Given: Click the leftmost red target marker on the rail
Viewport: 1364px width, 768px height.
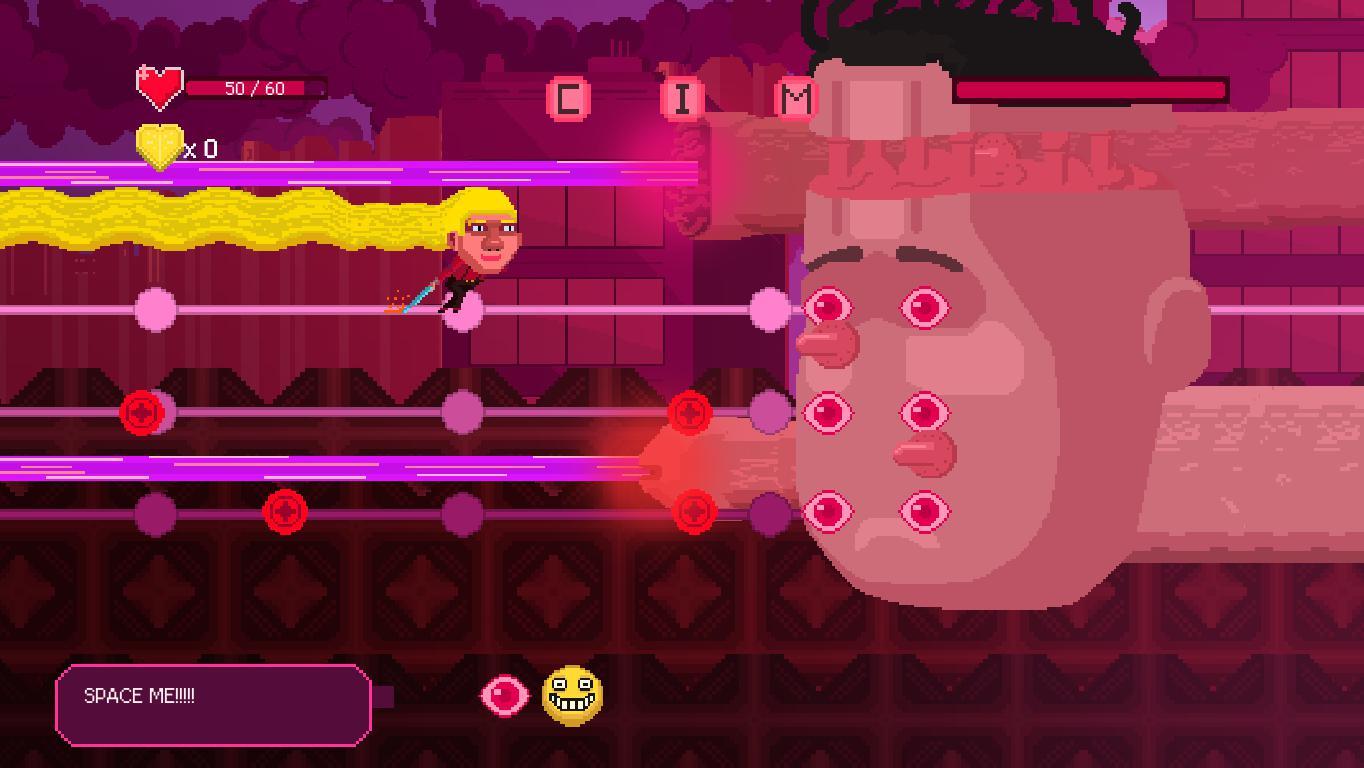Looking at the screenshot, I should click(x=139, y=412).
